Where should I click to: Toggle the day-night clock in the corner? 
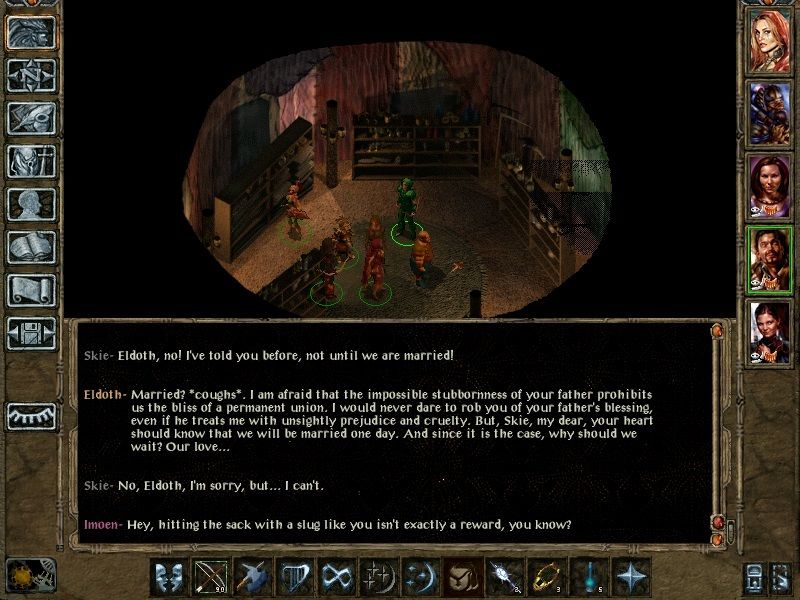coord(22,575)
